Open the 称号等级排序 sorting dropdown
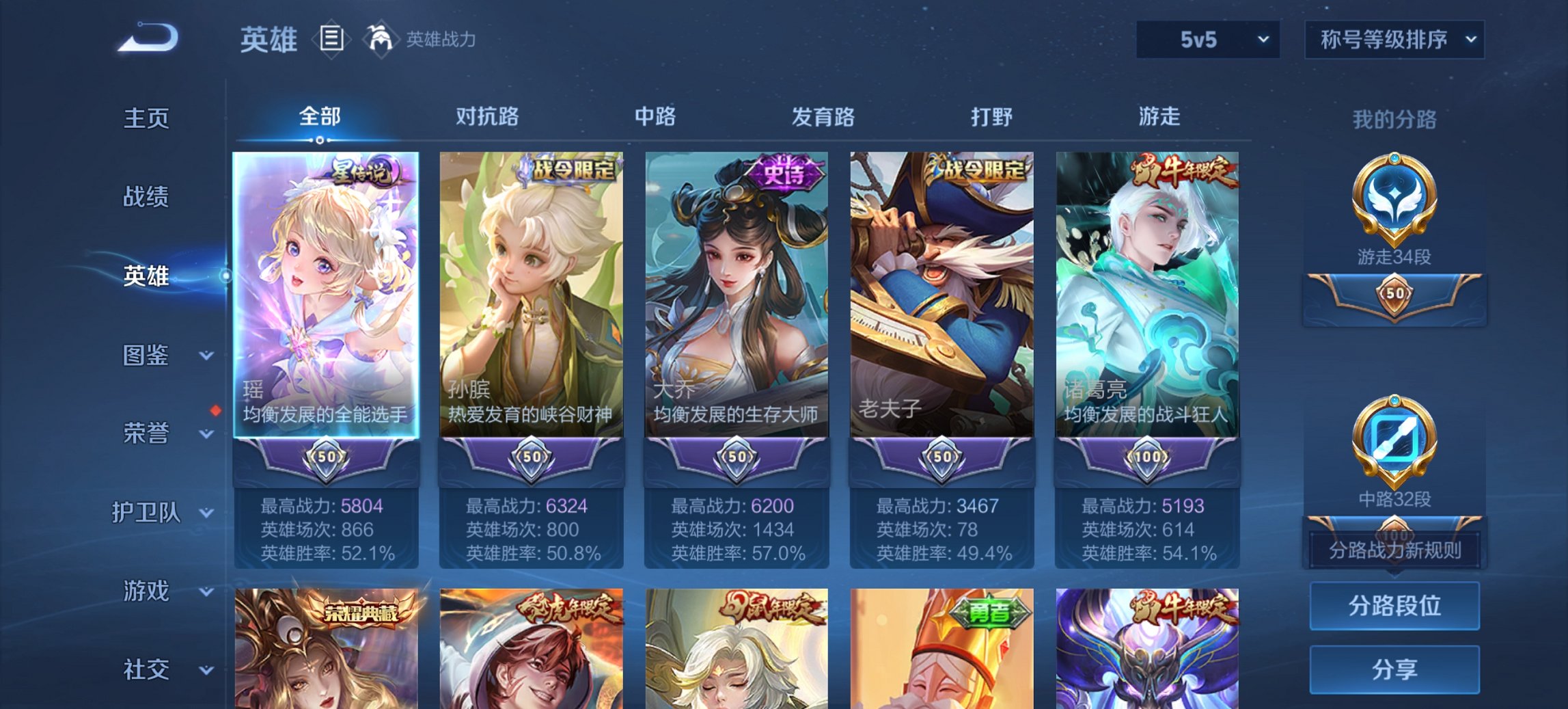The height and width of the screenshot is (709, 1568). [x=1395, y=40]
